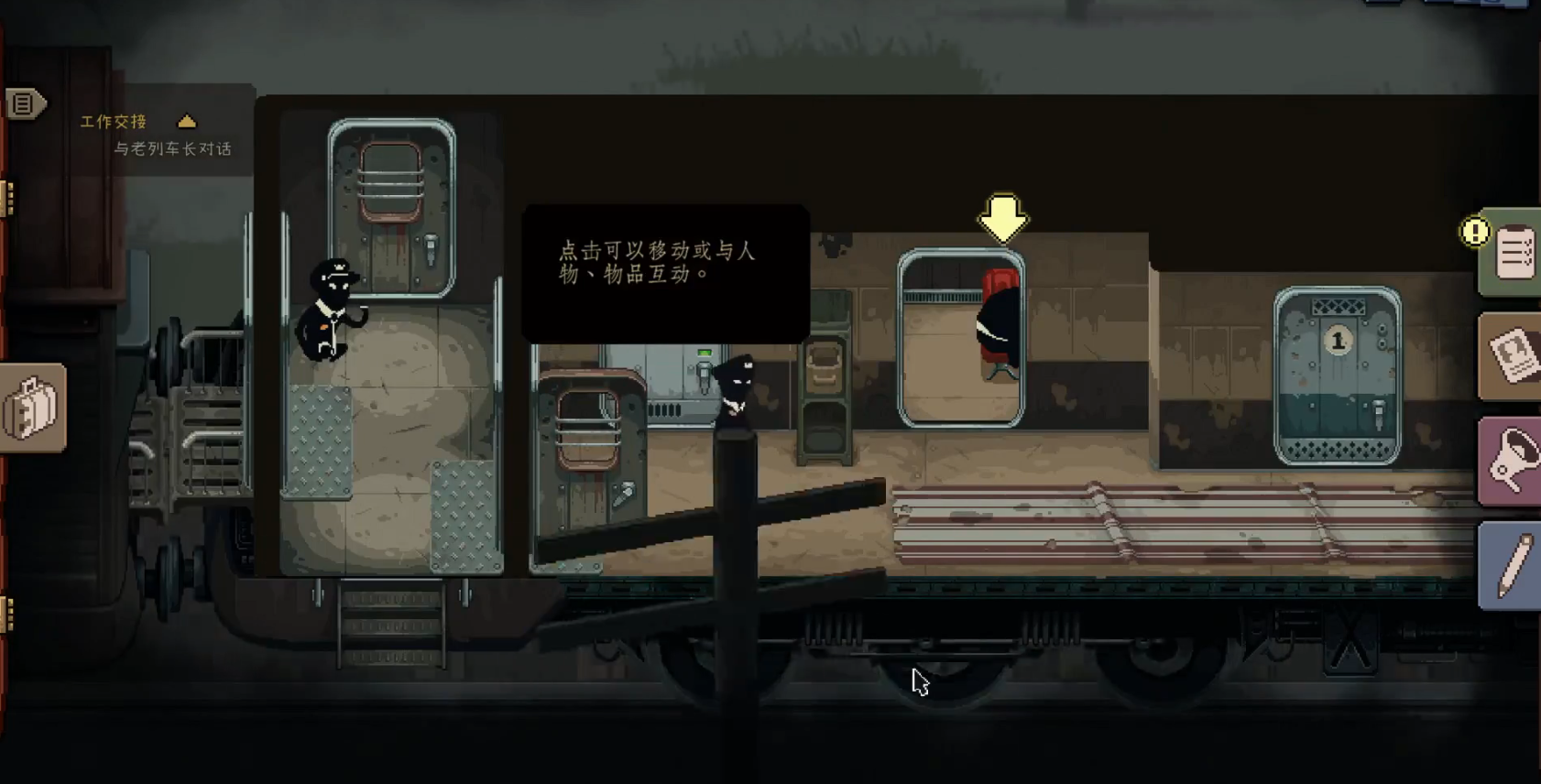
Task: Click the metal luggage rack shelf
Action: click(x=825, y=394)
